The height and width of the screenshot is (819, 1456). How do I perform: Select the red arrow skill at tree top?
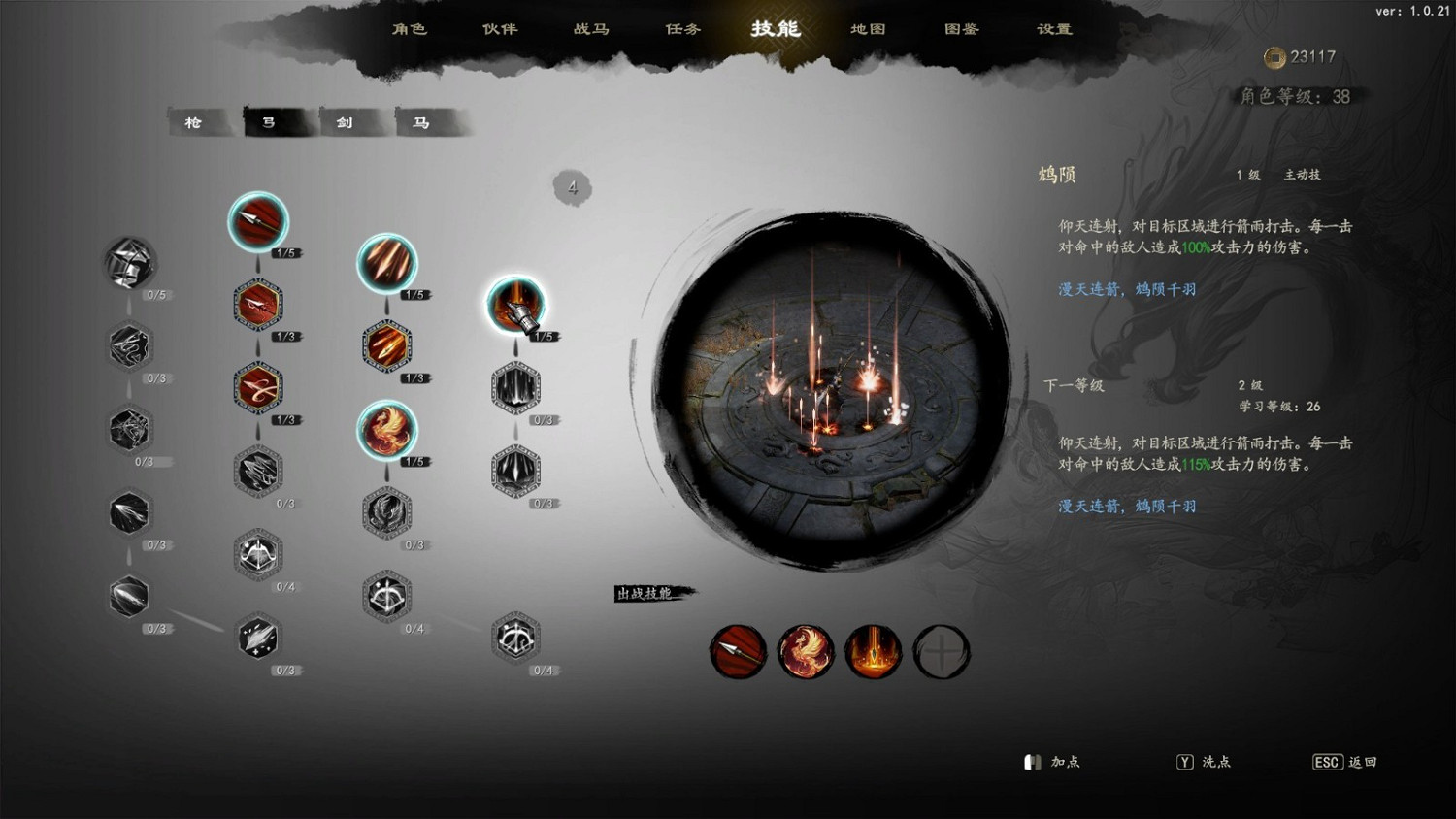click(258, 222)
